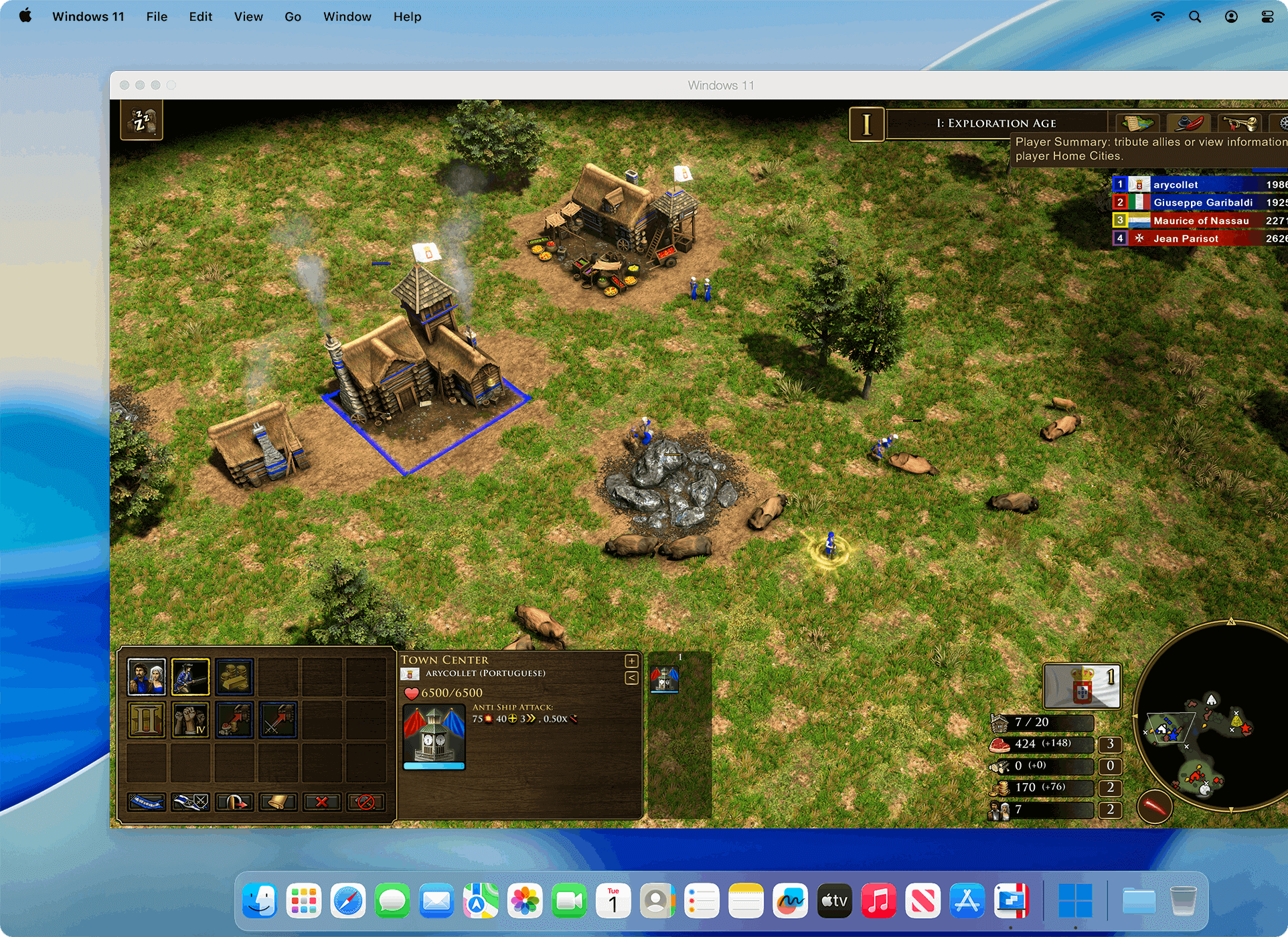Select the blue musketeer unit icon
The image size is (1288, 937).
pyautogui.click(x=191, y=677)
